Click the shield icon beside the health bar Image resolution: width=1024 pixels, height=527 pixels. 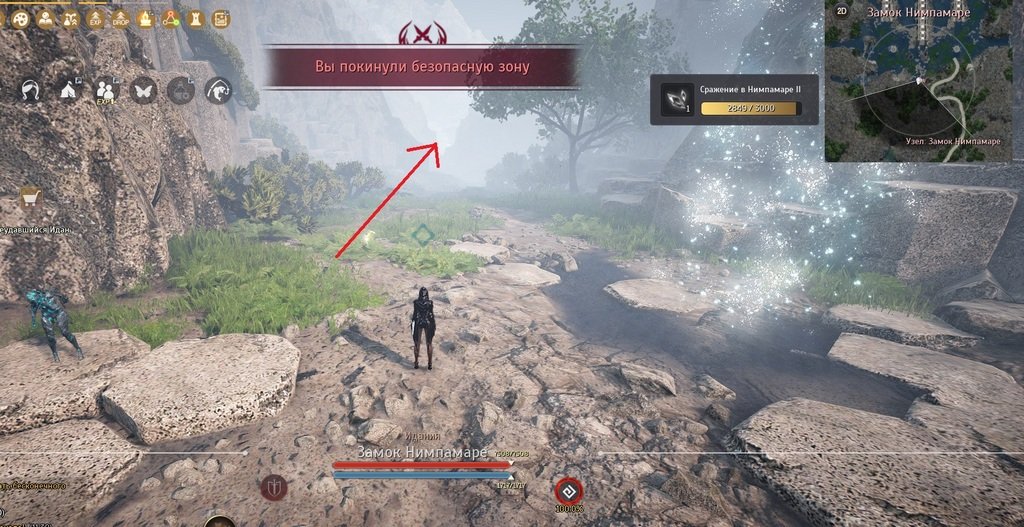(x=274, y=488)
